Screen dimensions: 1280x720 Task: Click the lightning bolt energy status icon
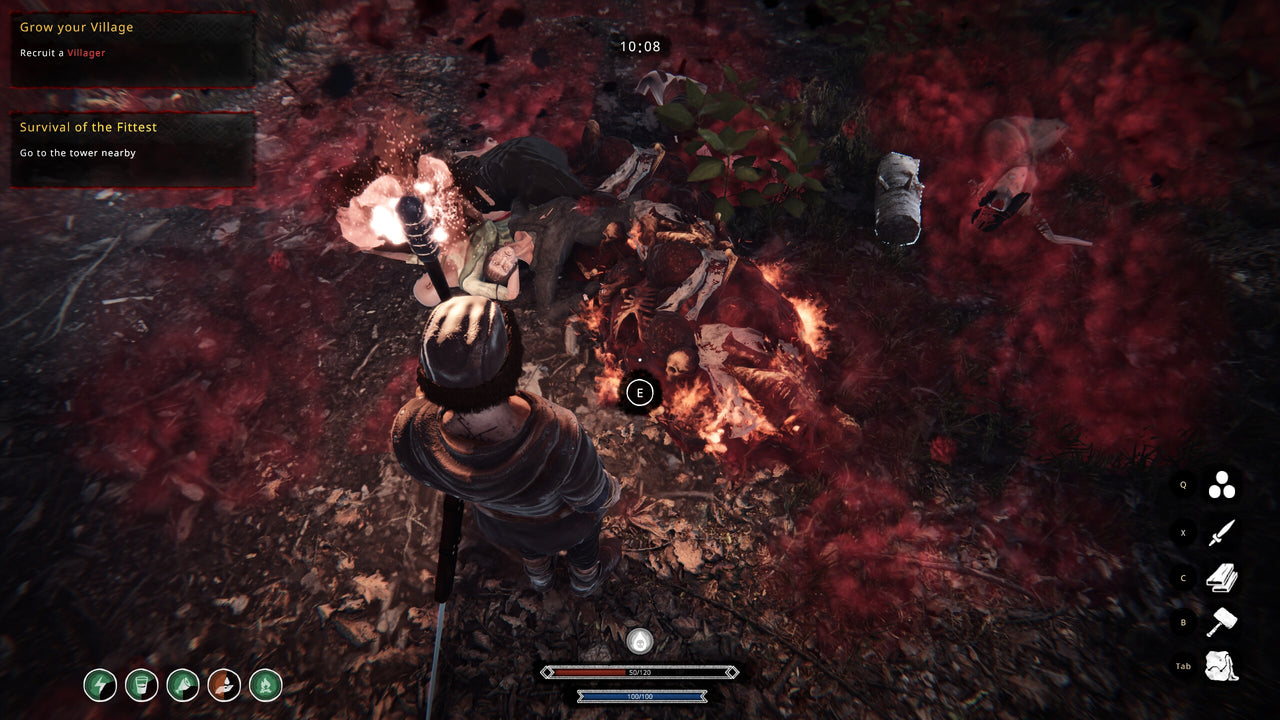(x=100, y=685)
